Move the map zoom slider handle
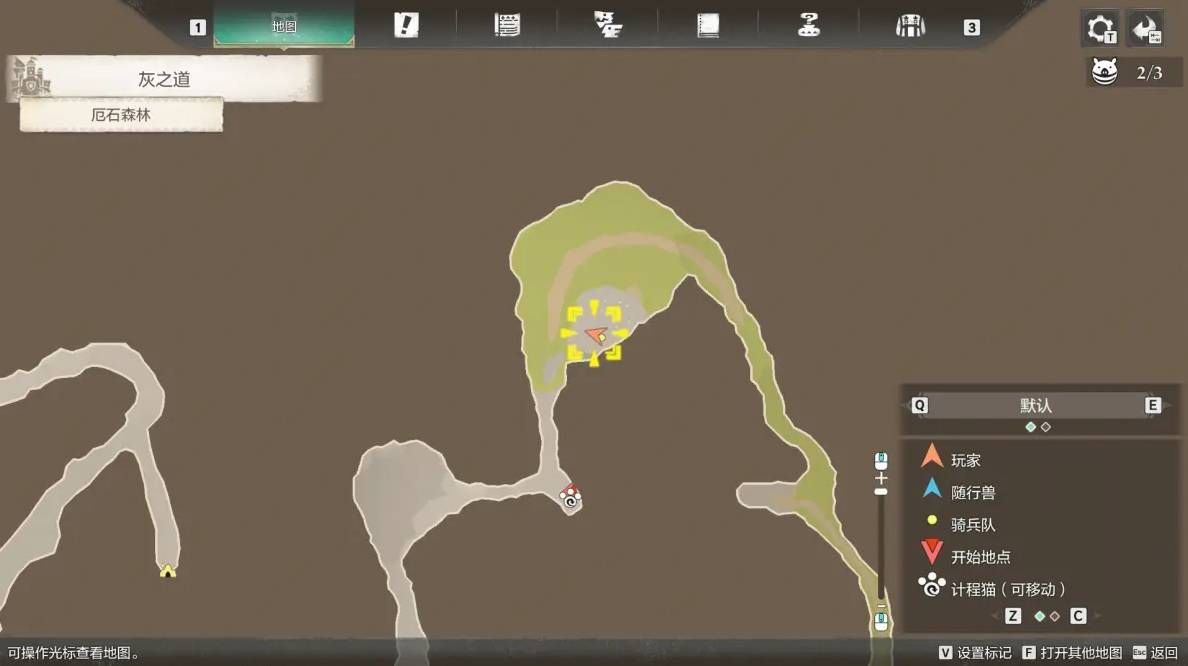1188x666 pixels. 881,492
